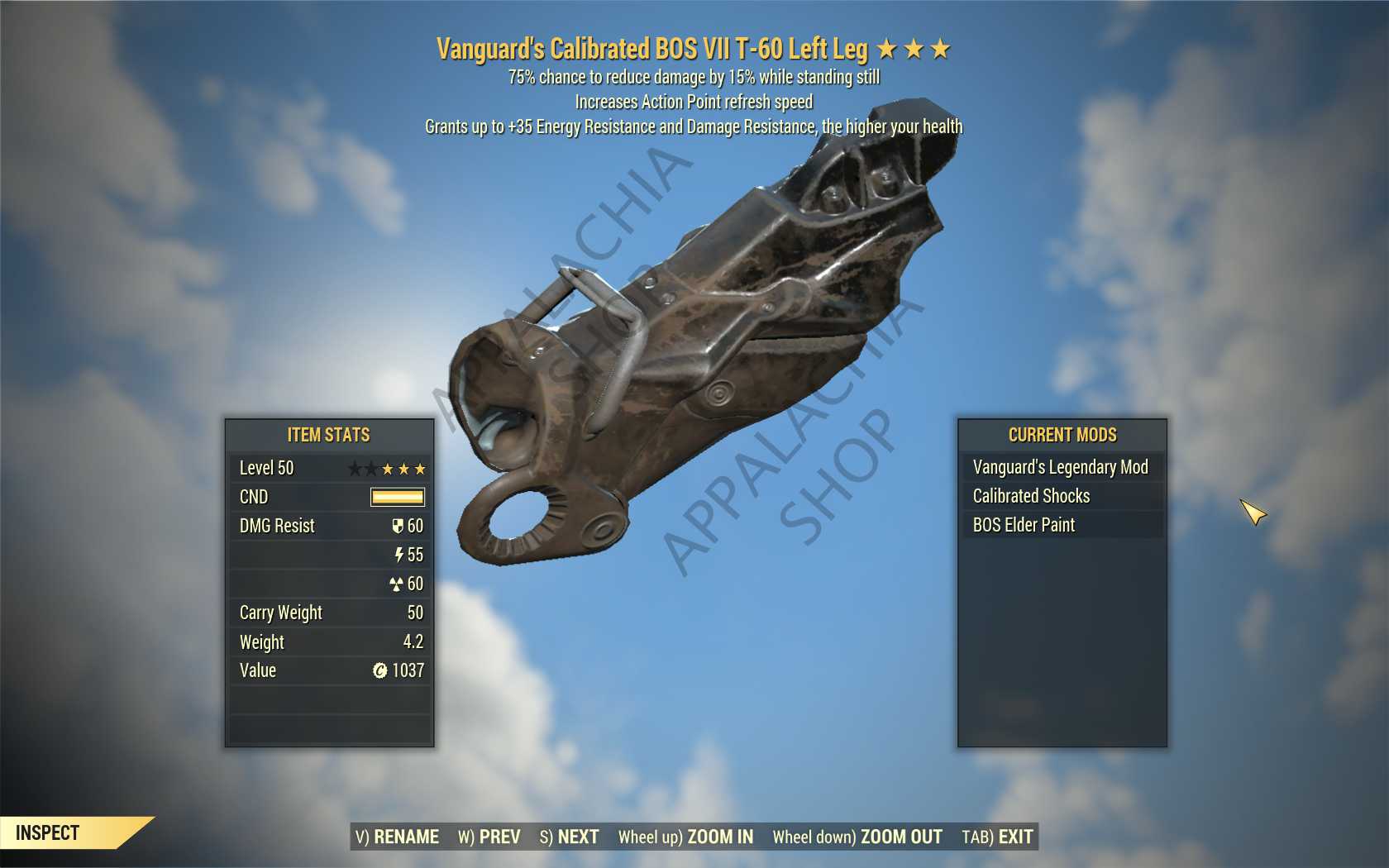Exit the inspect screen
The width and height of the screenshot is (1389, 868).
(x=997, y=837)
